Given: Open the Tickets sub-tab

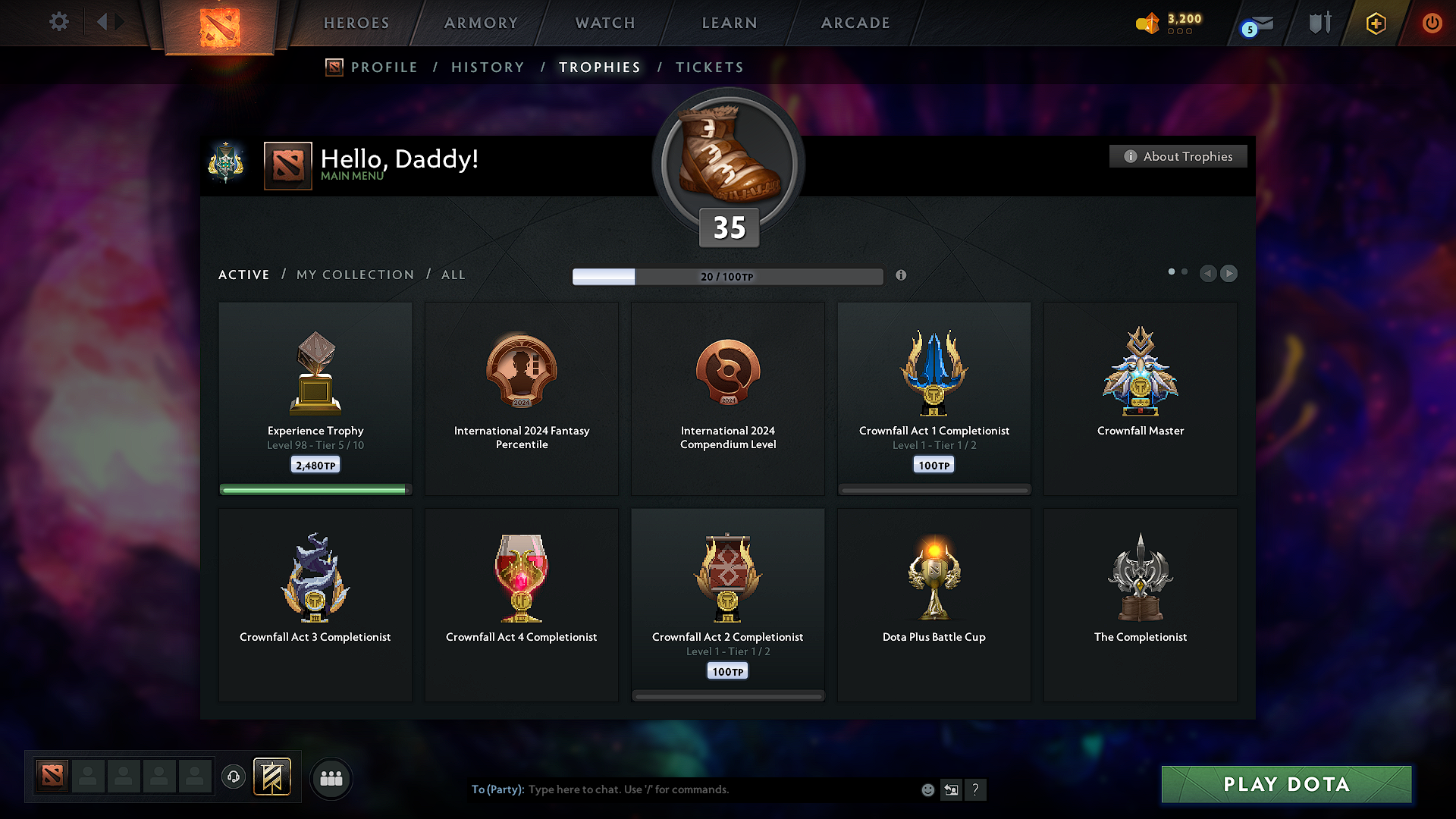Looking at the screenshot, I should [709, 67].
